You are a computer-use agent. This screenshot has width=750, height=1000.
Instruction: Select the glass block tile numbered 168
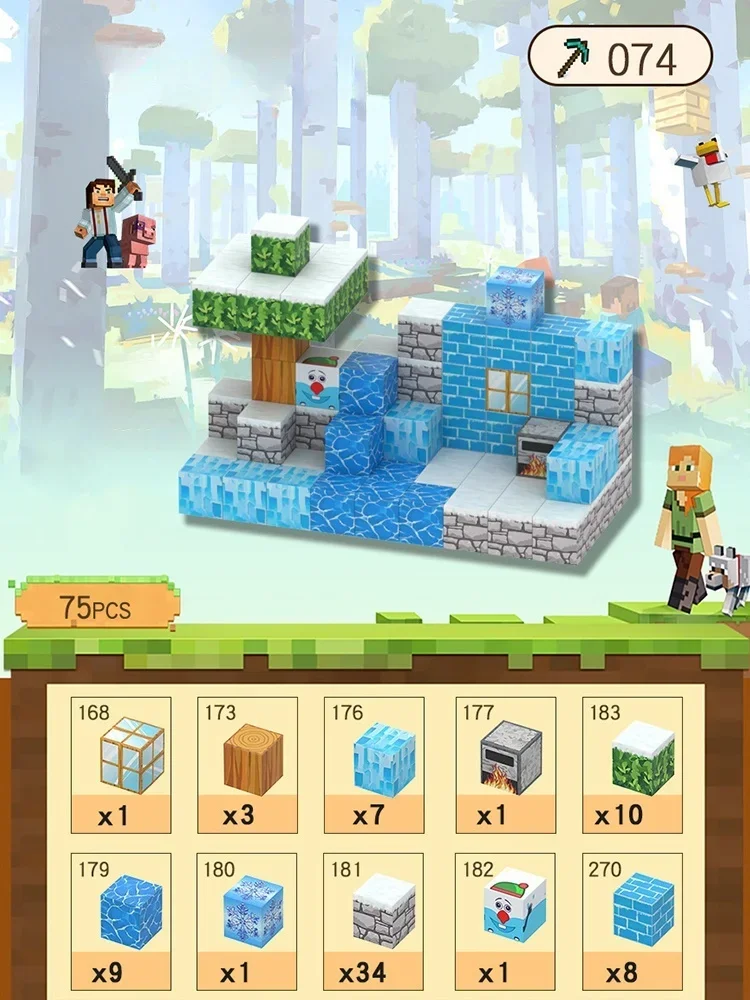pyautogui.click(x=120, y=764)
